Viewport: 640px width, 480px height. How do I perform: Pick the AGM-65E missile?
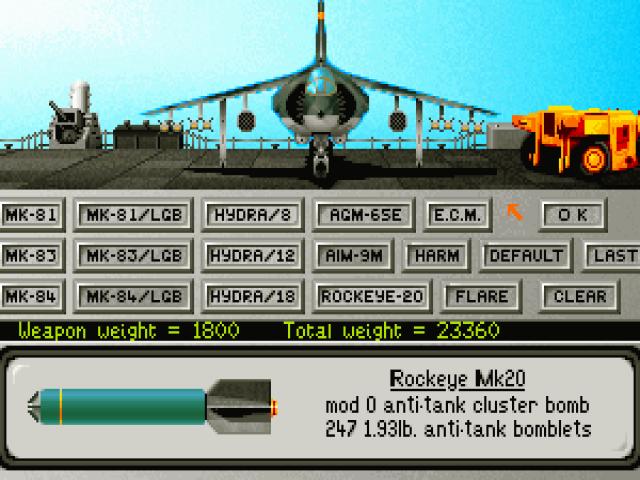click(x=359, y=215)
